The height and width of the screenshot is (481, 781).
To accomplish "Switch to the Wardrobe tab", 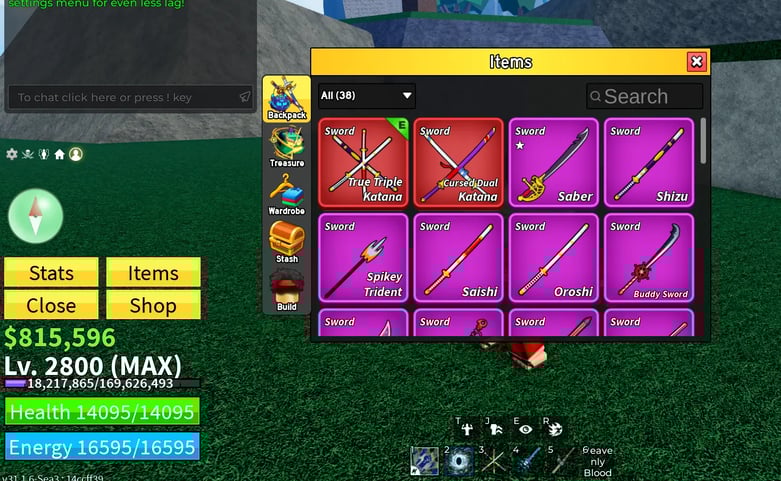I will 286,195.
